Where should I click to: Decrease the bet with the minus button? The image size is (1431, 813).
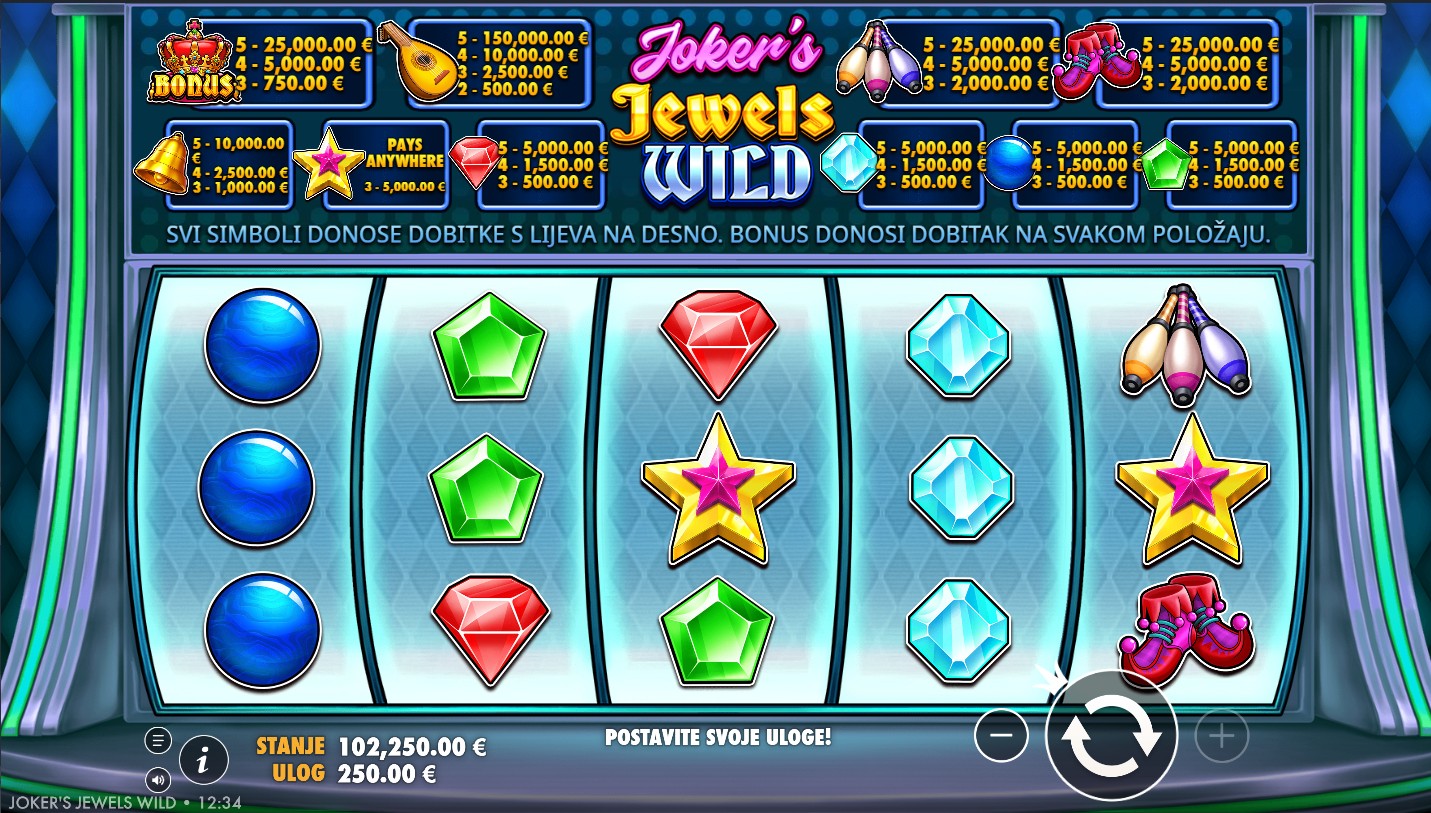tap(1001, 737)
